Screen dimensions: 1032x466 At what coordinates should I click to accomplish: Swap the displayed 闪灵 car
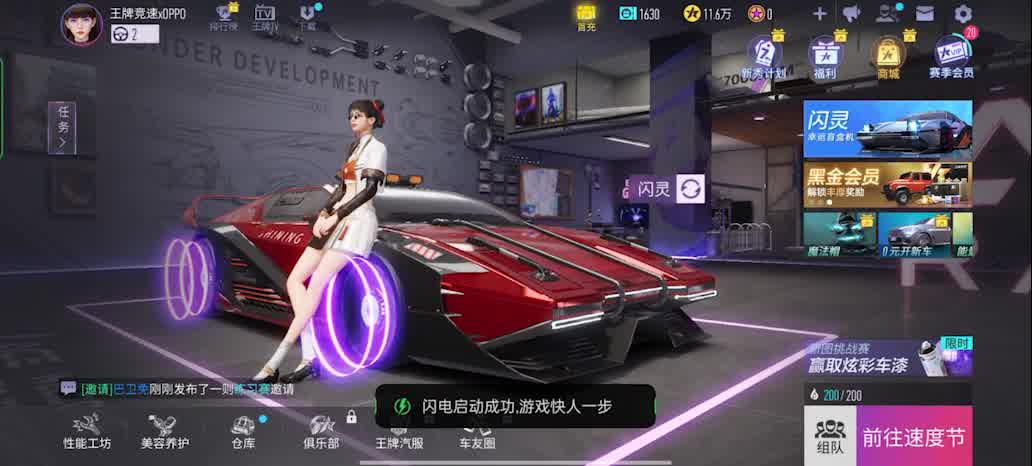click(x=691, y=188)
